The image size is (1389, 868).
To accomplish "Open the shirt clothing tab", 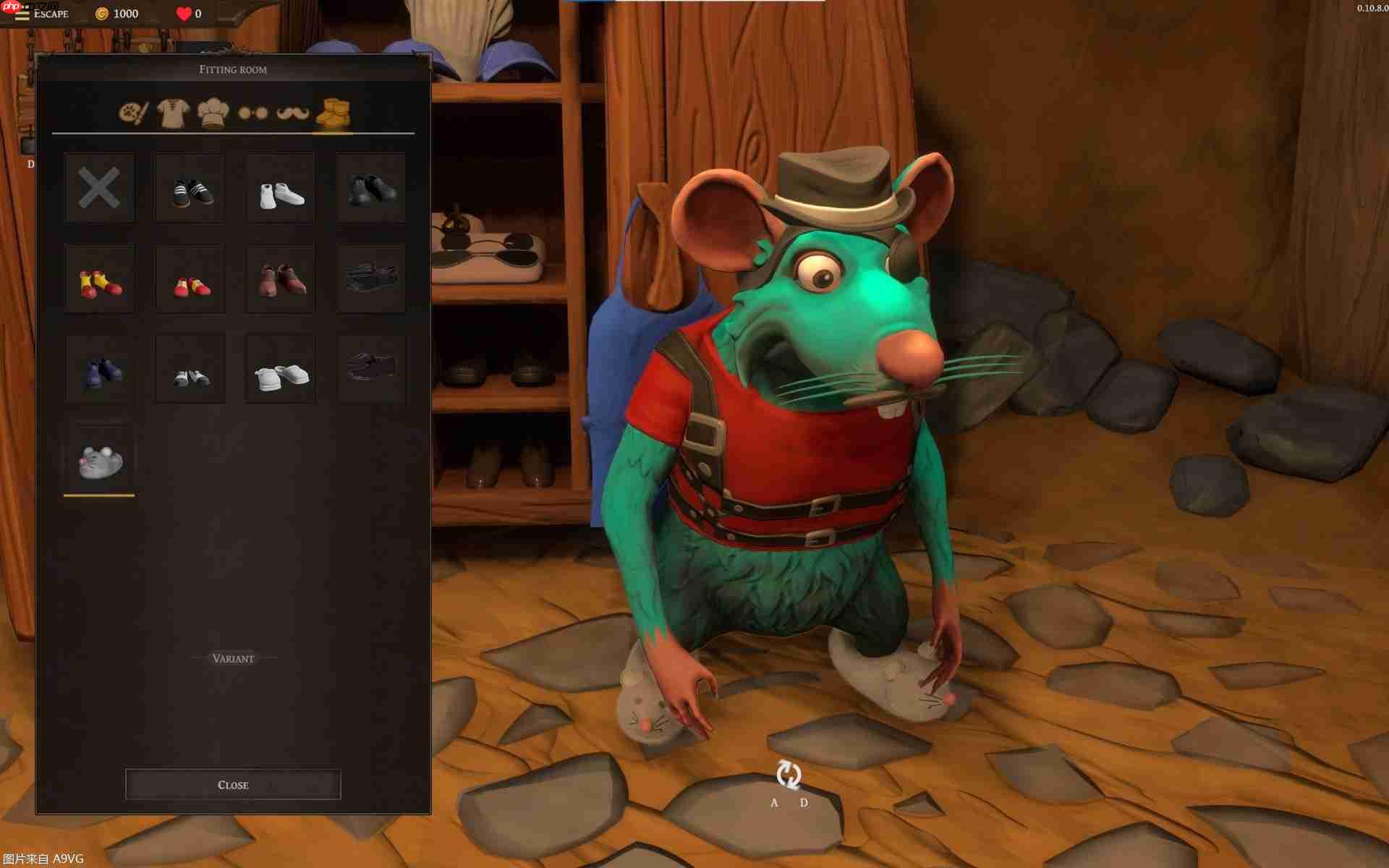I will click(174, 114).
